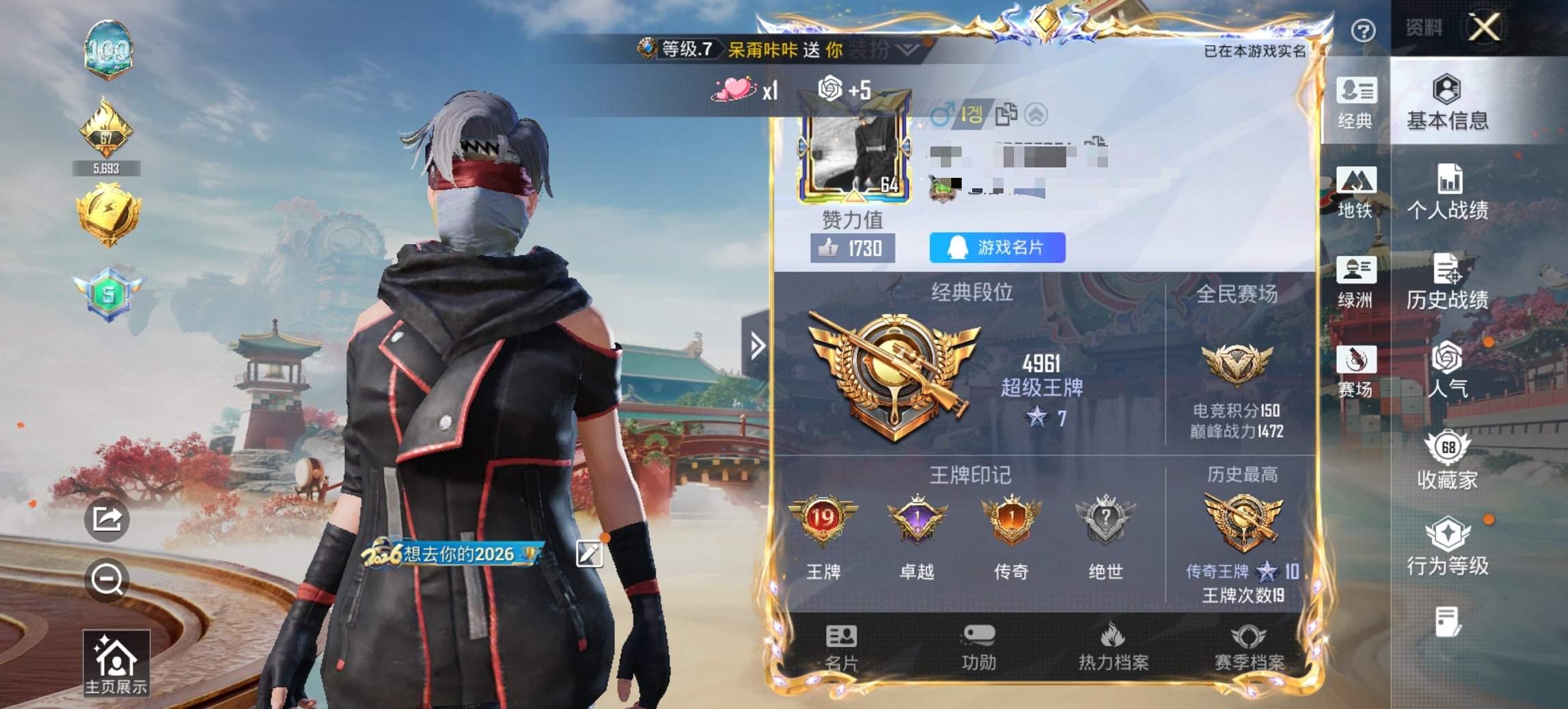
Task: Expand the 装扮 dropdown arrow in the top message
Action: pyautogui.click(x=908, y=50)
